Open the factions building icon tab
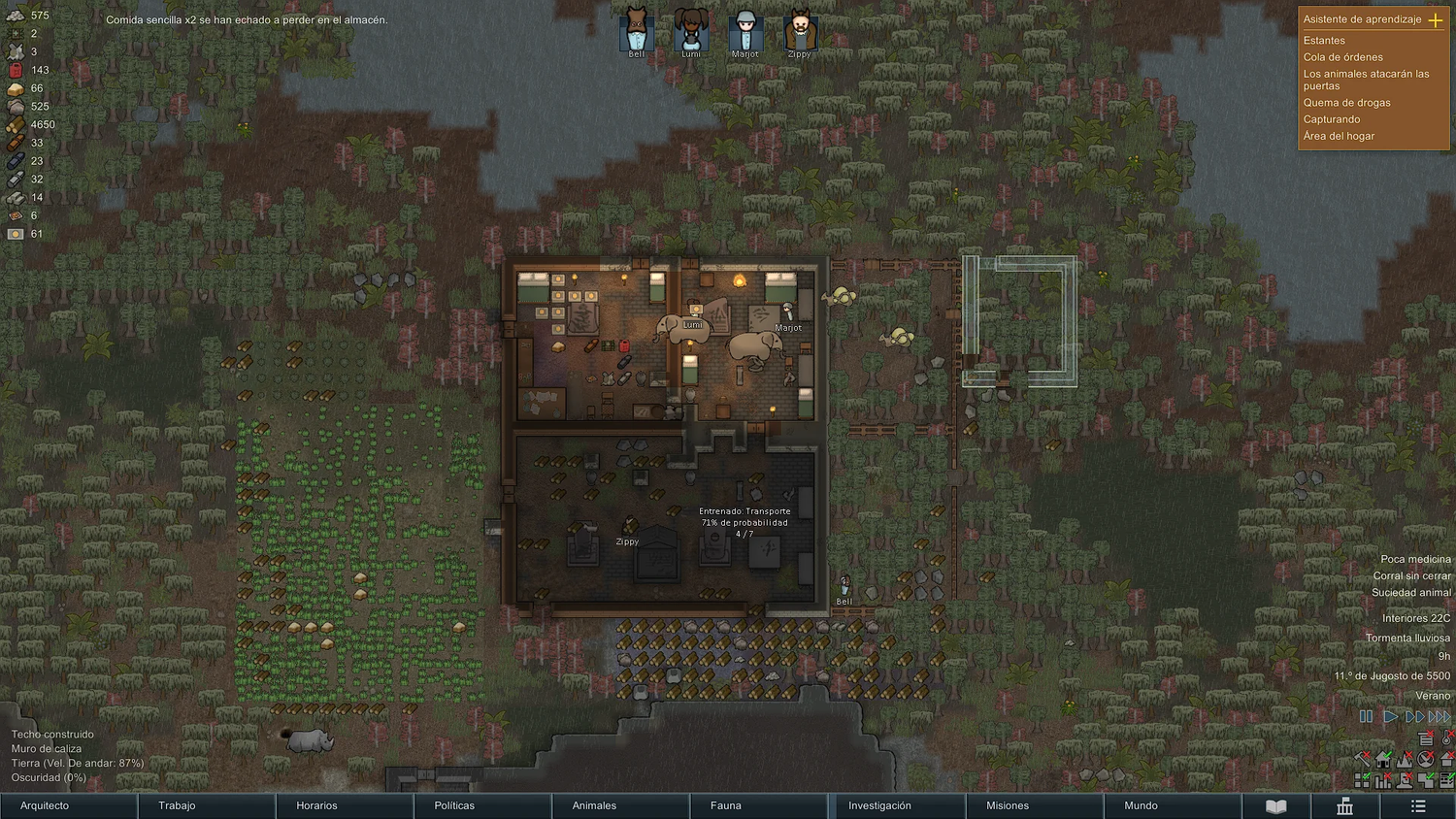Viewport: 1456px width, 819px height. [1344, 806]
